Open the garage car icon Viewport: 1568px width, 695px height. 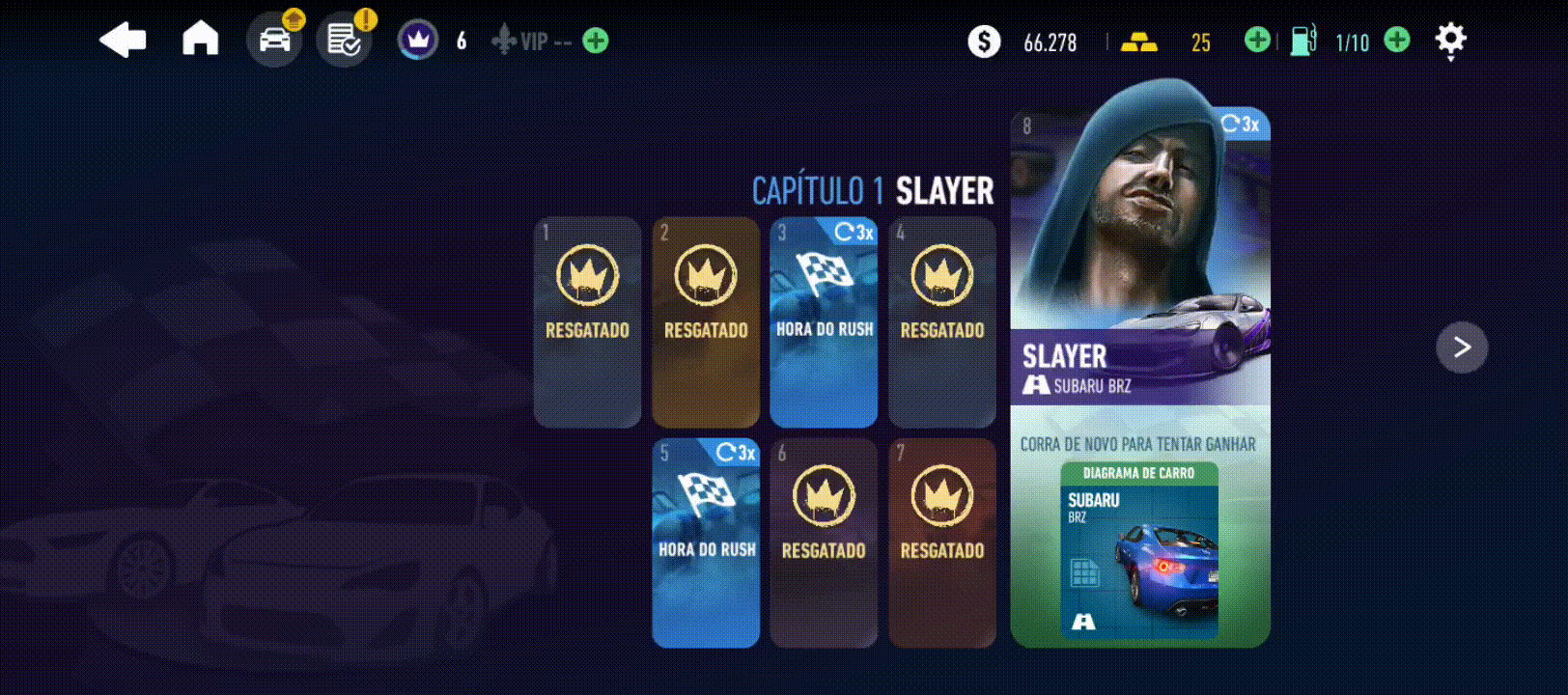(x=274, y=41)
